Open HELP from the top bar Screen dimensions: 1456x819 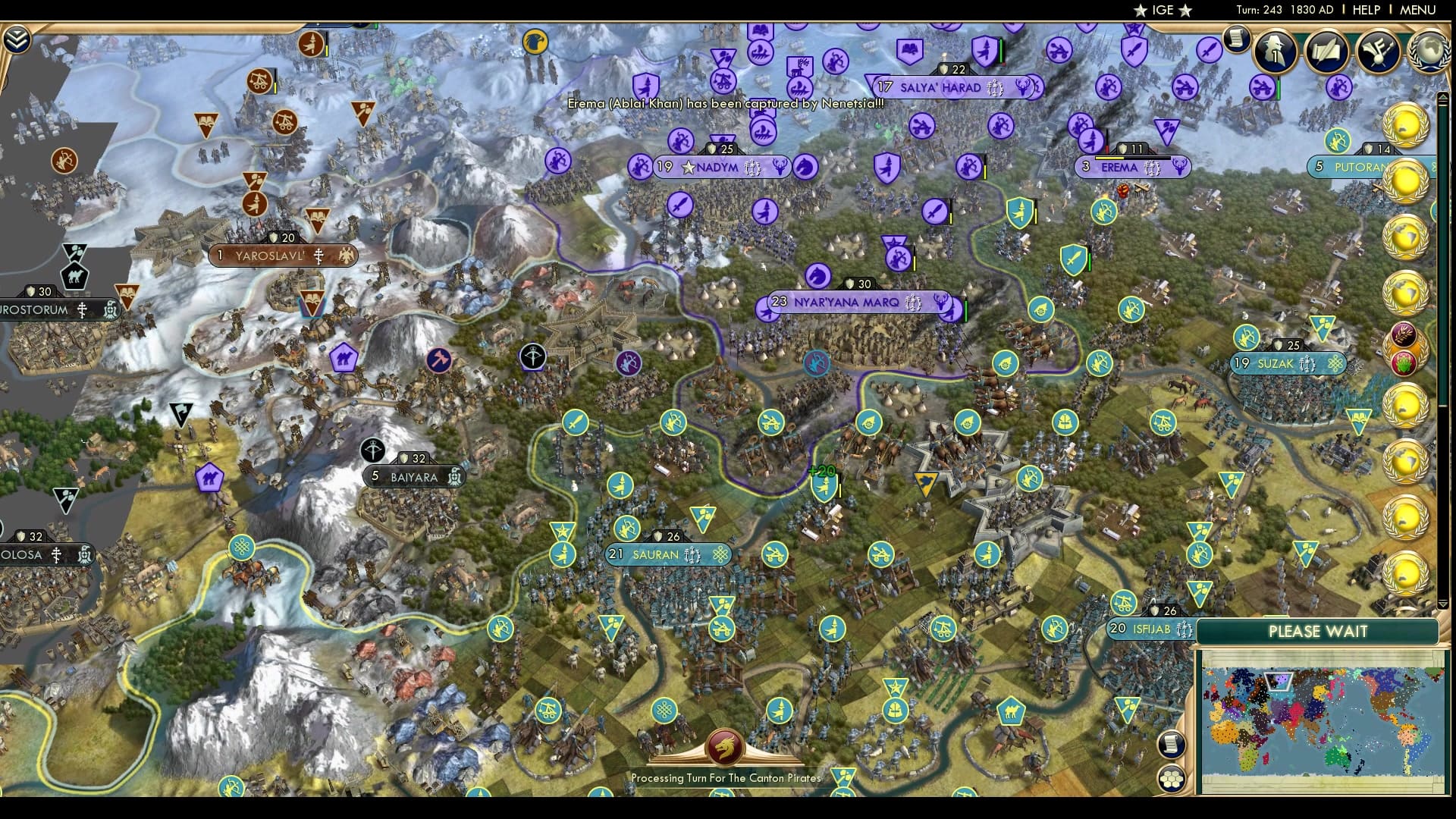(1365, 11)
